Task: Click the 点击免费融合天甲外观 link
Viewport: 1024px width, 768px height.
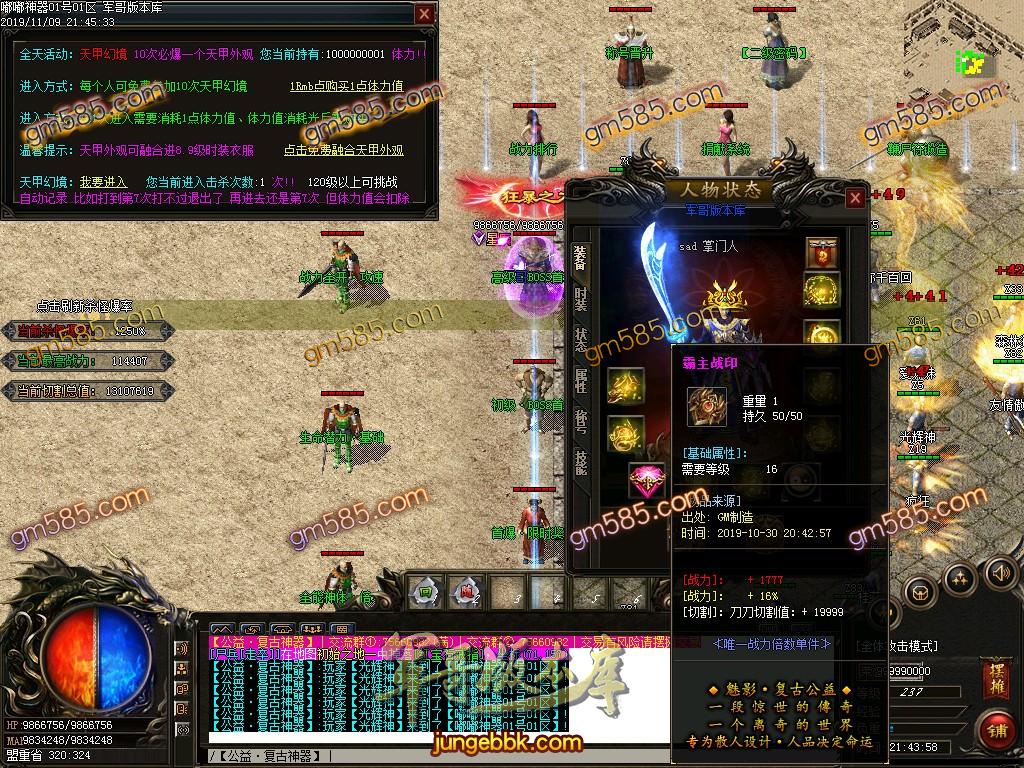Action: (x=343, y=150)
